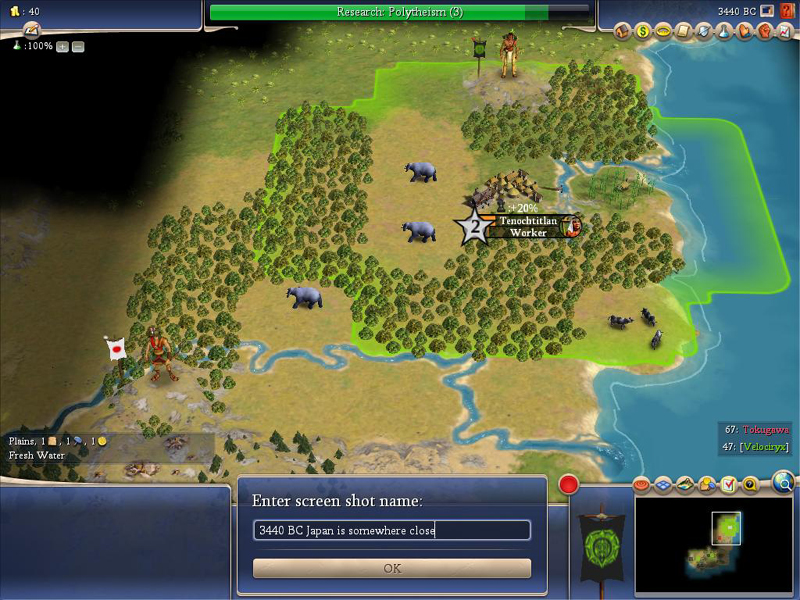800x600 pixels.
Task: Increase the research rate with plus
Action: pyautogui.click(x=63, y=47)
